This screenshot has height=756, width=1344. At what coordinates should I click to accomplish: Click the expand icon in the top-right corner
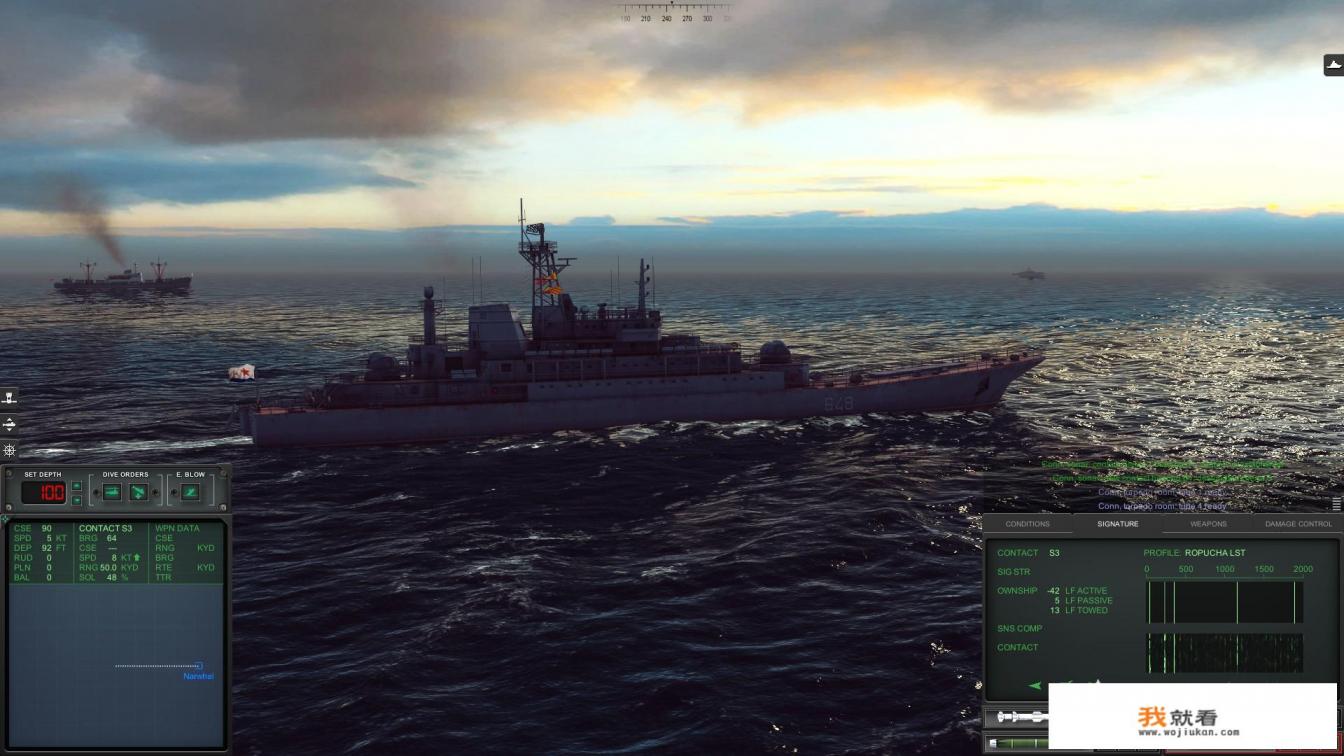coord(1335,63)
